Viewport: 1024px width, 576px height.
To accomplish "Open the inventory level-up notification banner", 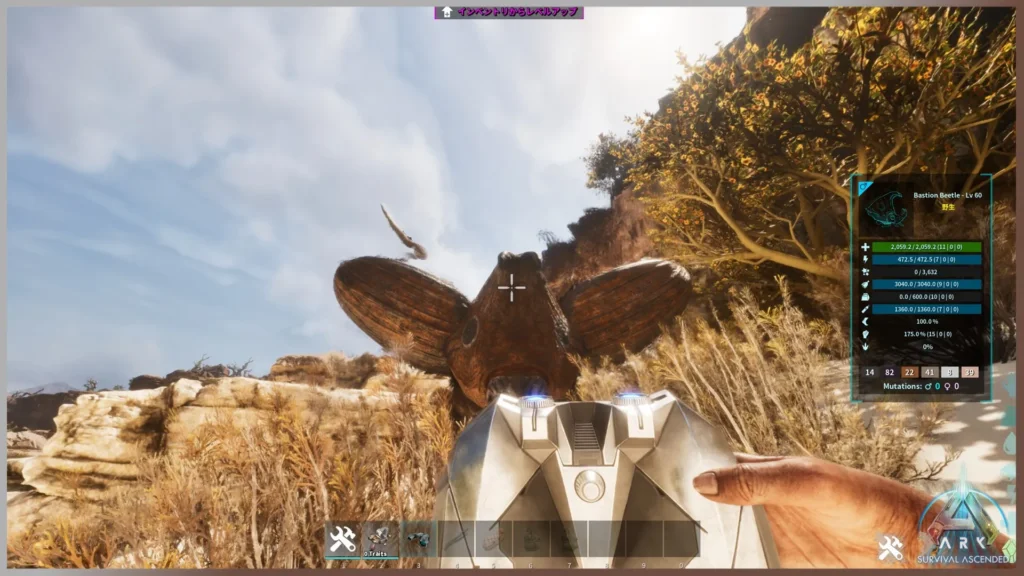I will (x=509, y=13).
